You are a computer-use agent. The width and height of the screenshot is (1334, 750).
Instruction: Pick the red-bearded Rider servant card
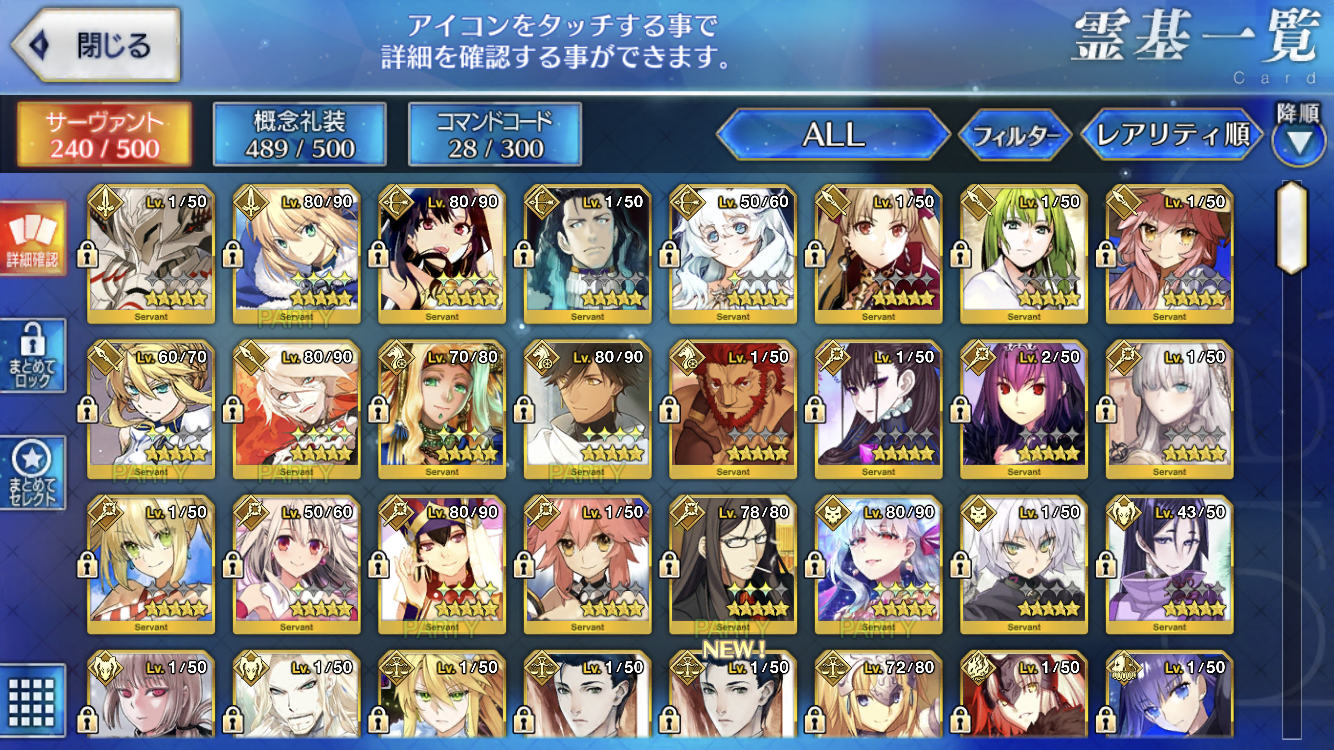click(733, 410)
